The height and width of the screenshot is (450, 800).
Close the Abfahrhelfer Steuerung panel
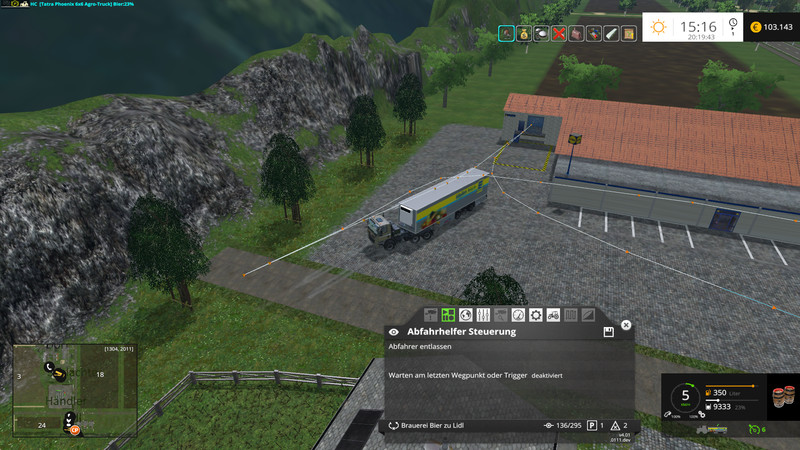(626, 325)
